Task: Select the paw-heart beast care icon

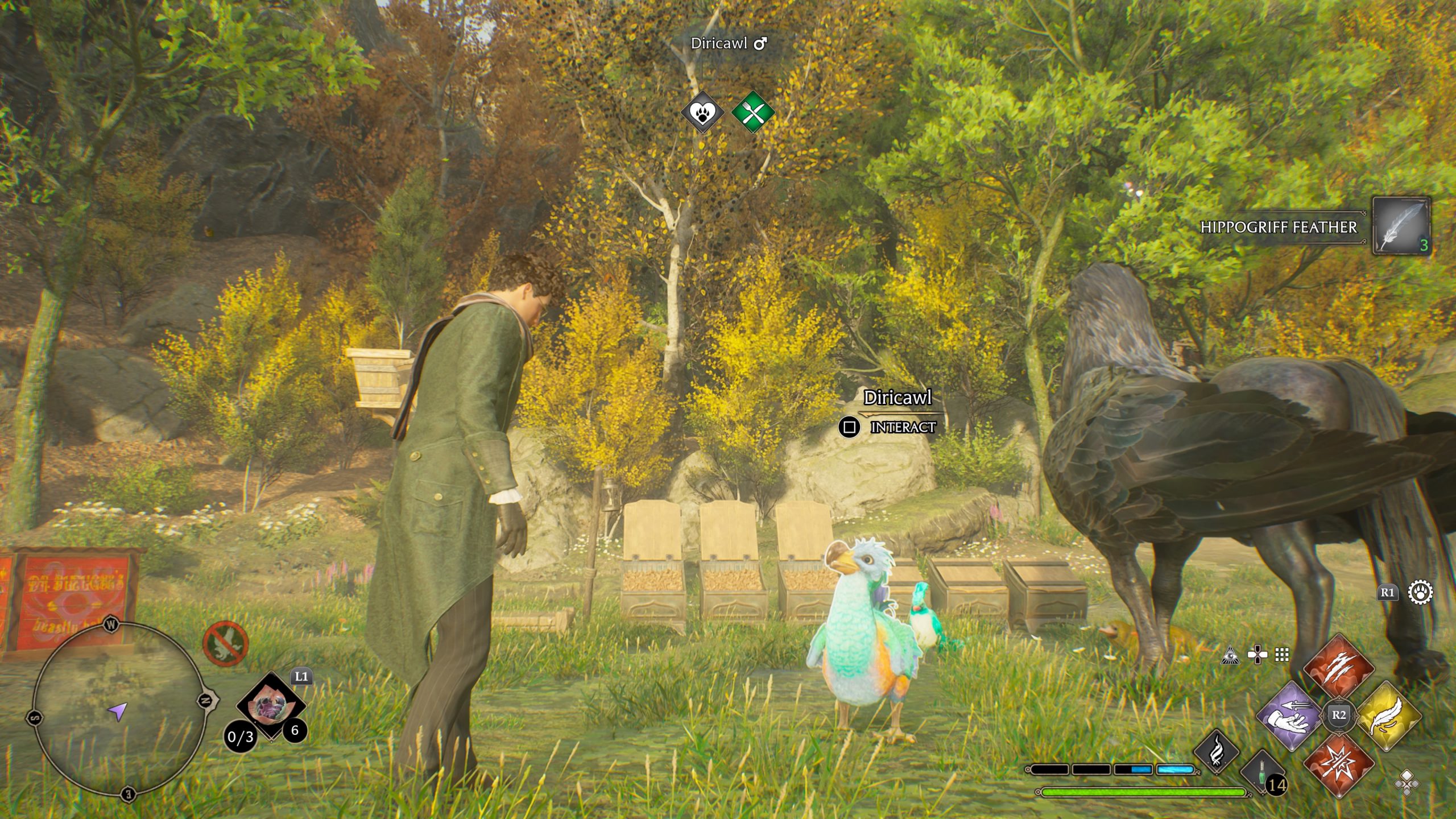Action: 703,112
